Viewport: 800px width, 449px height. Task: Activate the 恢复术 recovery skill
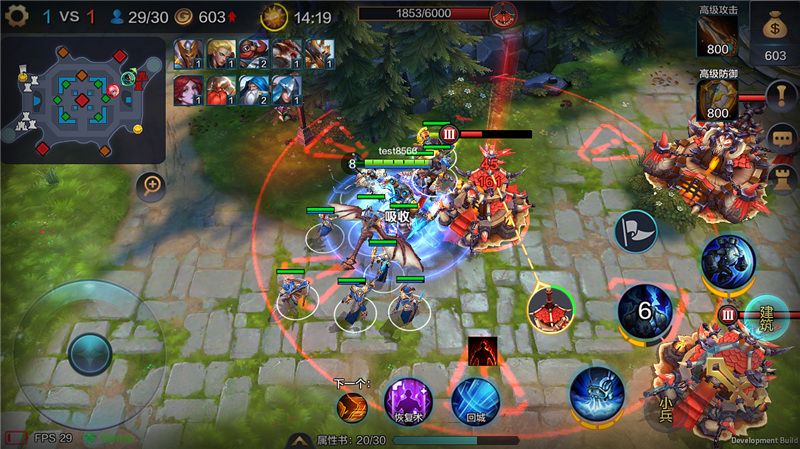click(x=408, y=400)
